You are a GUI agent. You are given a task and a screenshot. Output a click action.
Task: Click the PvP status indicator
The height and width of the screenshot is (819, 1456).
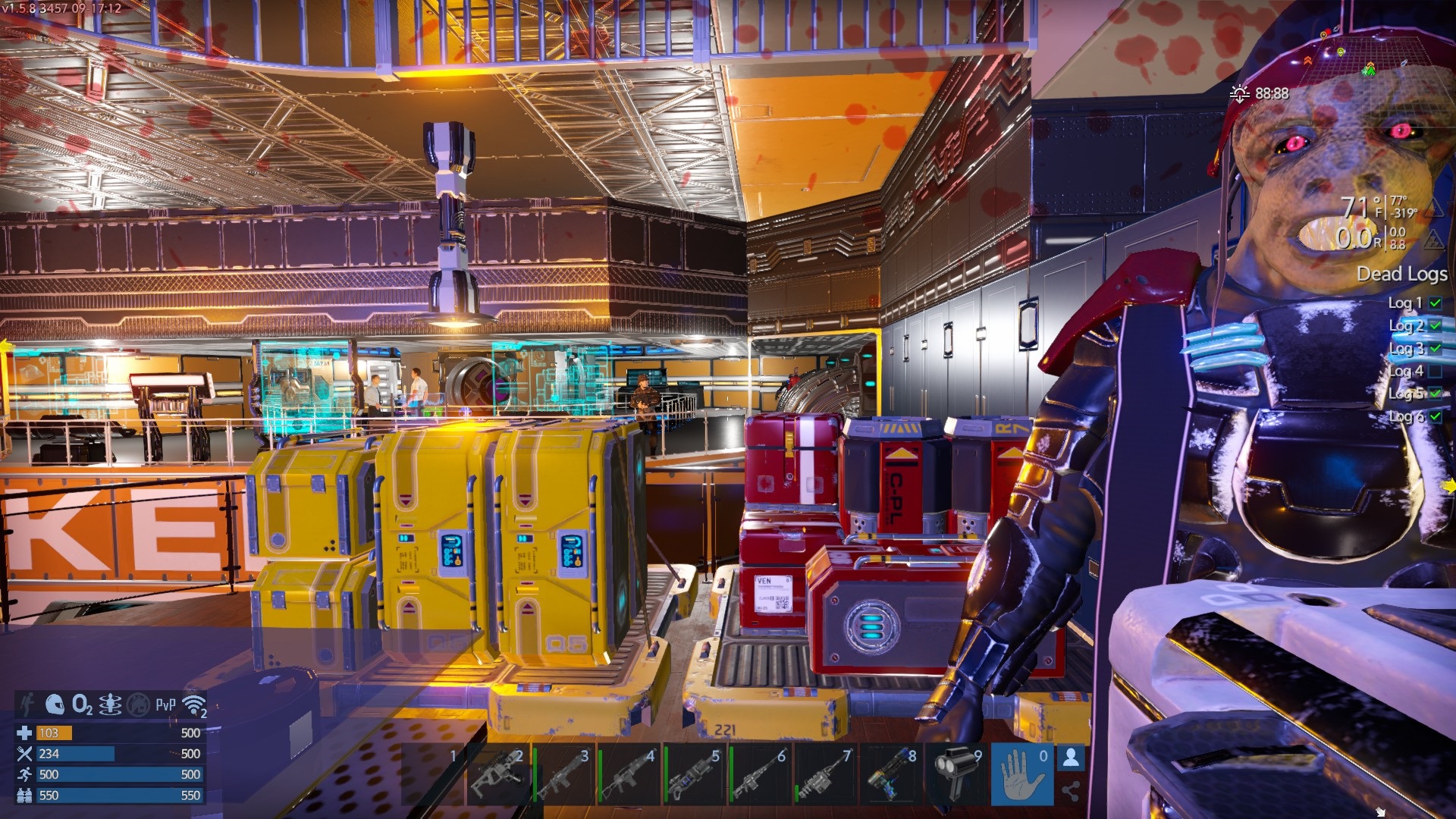165,704
